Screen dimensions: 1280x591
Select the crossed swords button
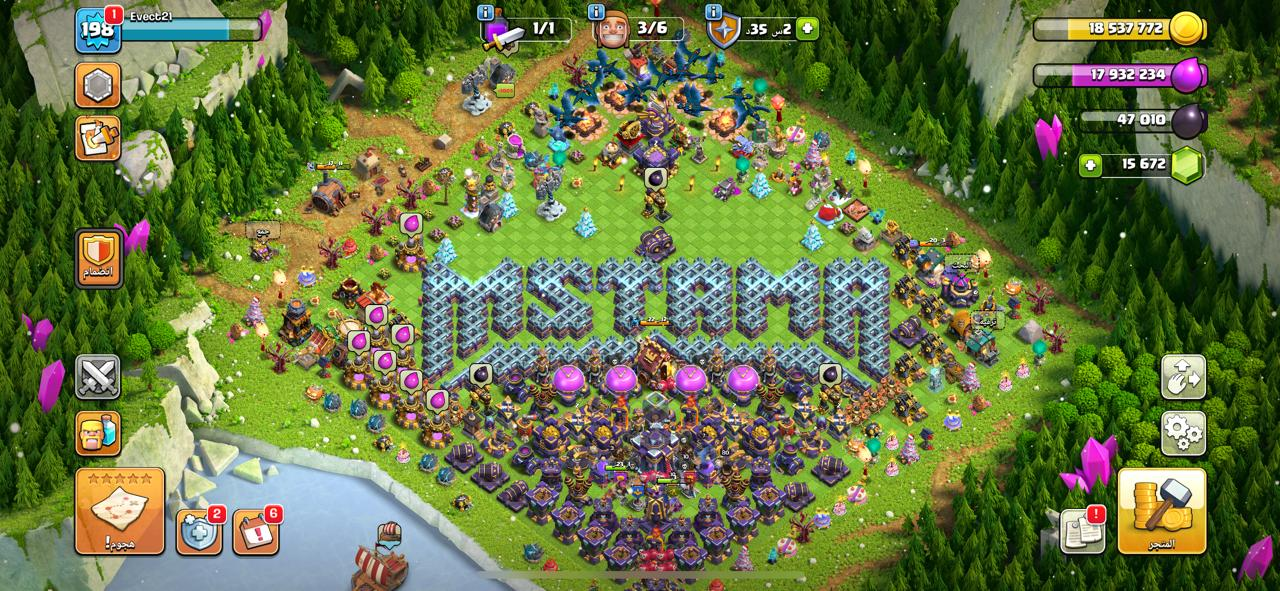98,377
